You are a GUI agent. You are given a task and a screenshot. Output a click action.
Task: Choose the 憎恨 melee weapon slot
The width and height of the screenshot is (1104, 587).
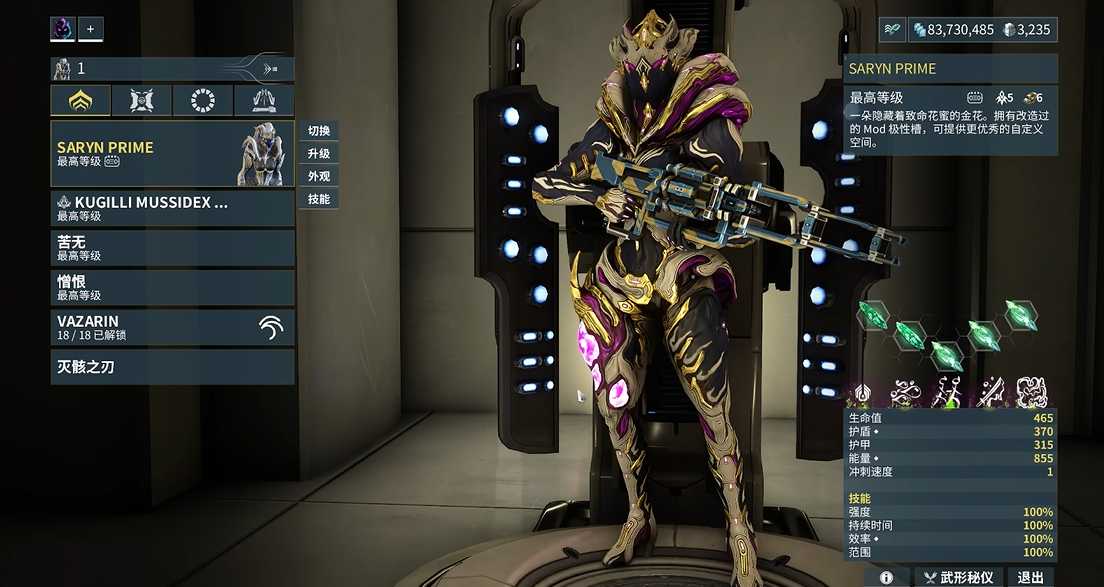tap(172, 288)
